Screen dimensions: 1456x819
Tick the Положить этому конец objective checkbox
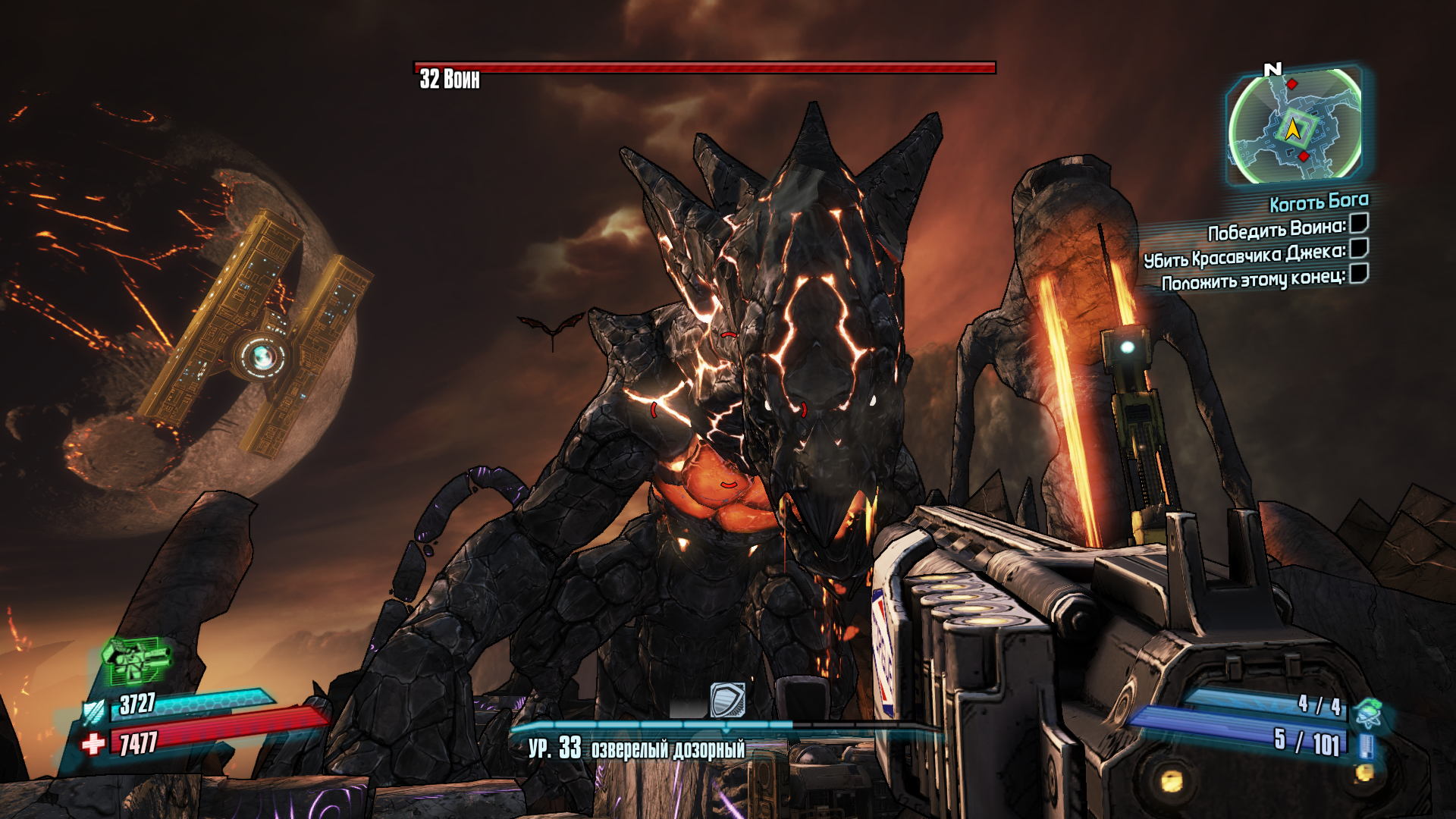click(x=1359, y=273)
